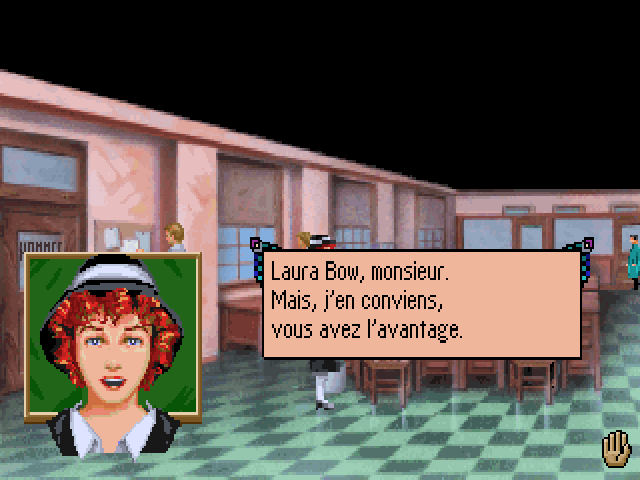Viewport: 640px width, 480px height.
Task: Dismiss the Laura Bow dialogue text box
Action: tap(421, 303)
